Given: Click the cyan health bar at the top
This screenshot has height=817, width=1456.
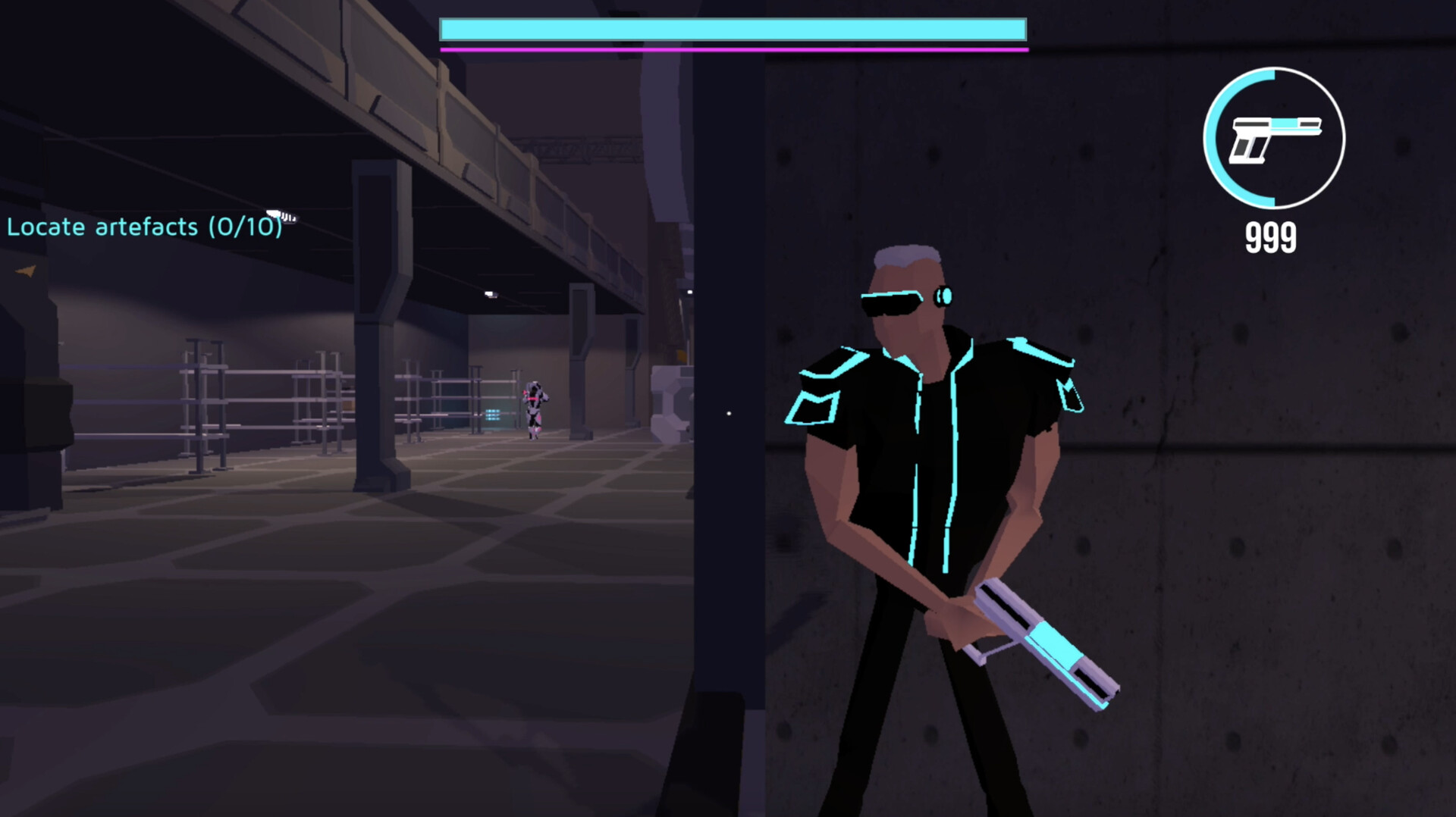Looking at the screenshot, I should [733, 29].
